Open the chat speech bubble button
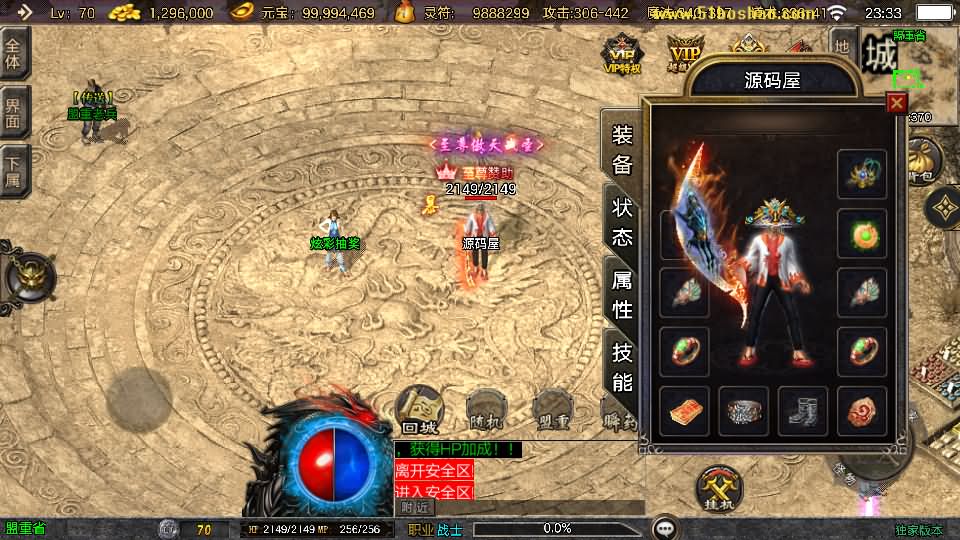This screenshot has width=960, height=540. (x=664, y=528)
